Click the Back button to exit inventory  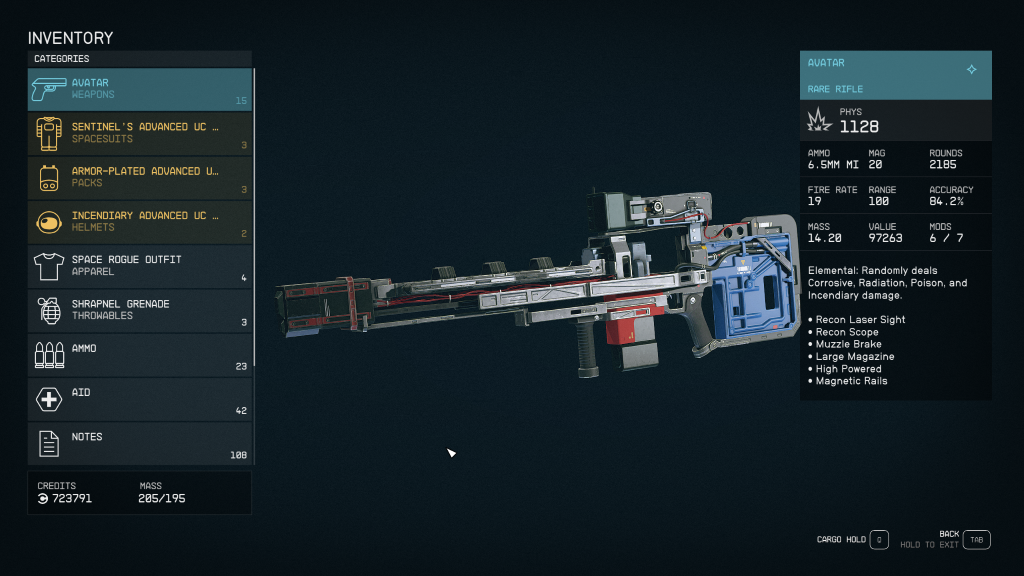pyautogui.click(x=976, y=540)
